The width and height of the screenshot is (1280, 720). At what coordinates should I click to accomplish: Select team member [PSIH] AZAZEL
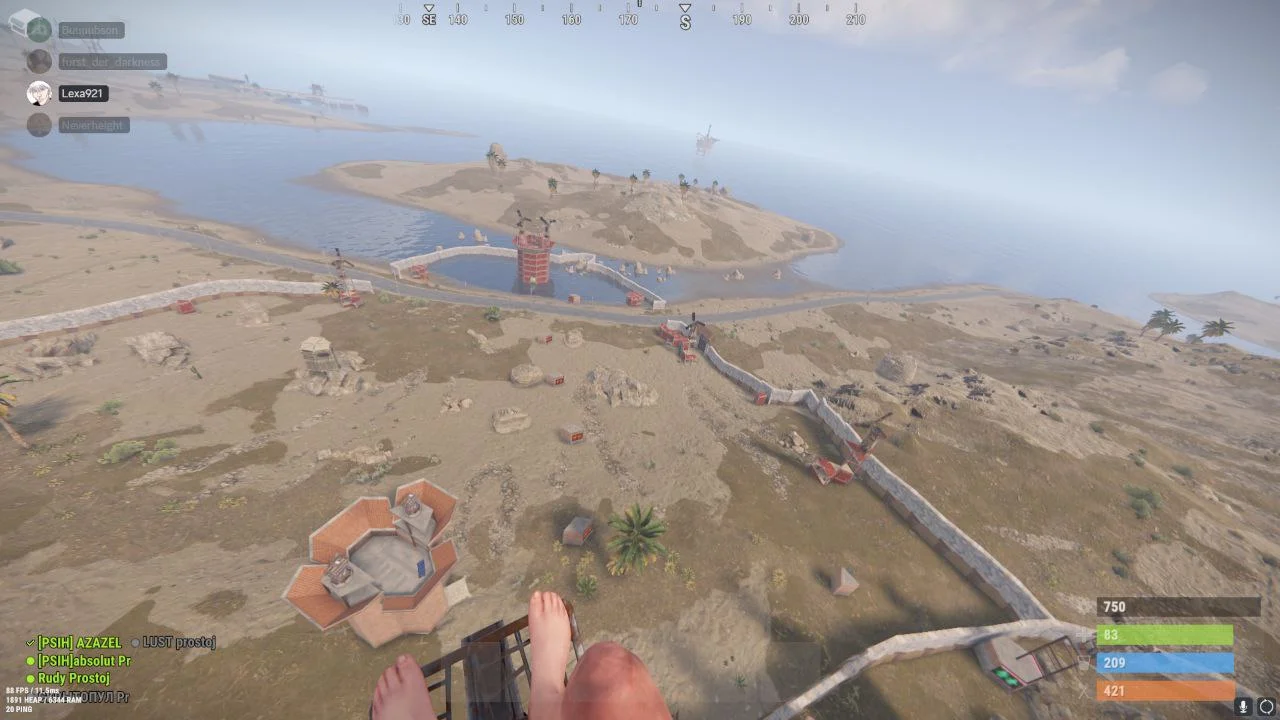(x=79, y=643)
